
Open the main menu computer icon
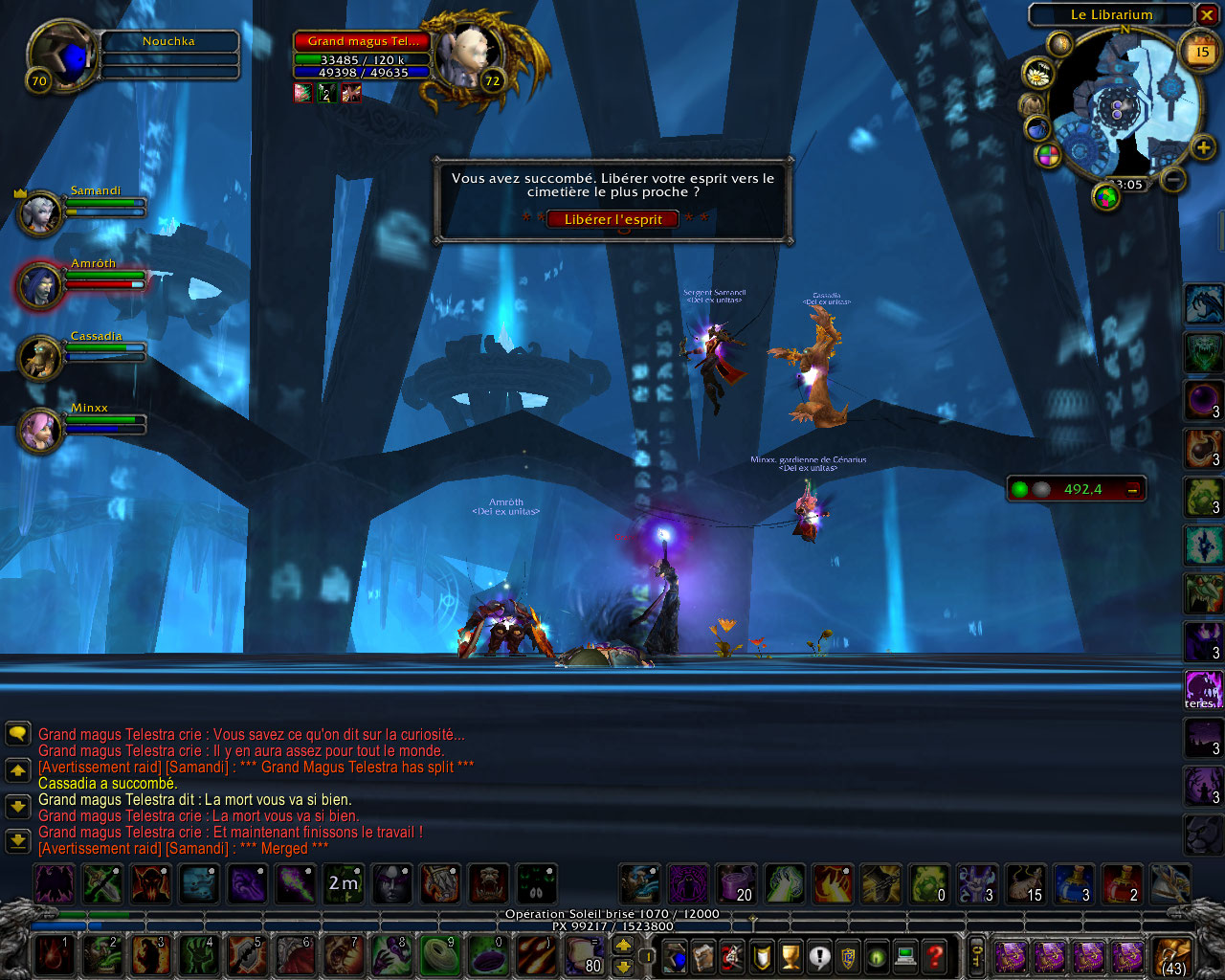[x=905, y=955]
